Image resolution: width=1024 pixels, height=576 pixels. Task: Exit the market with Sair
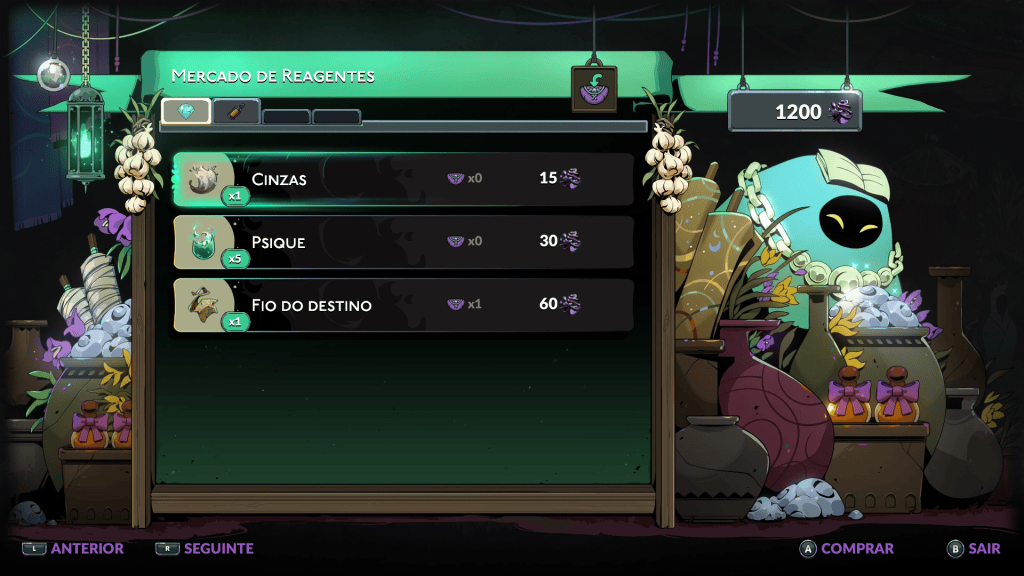point(973,548)
